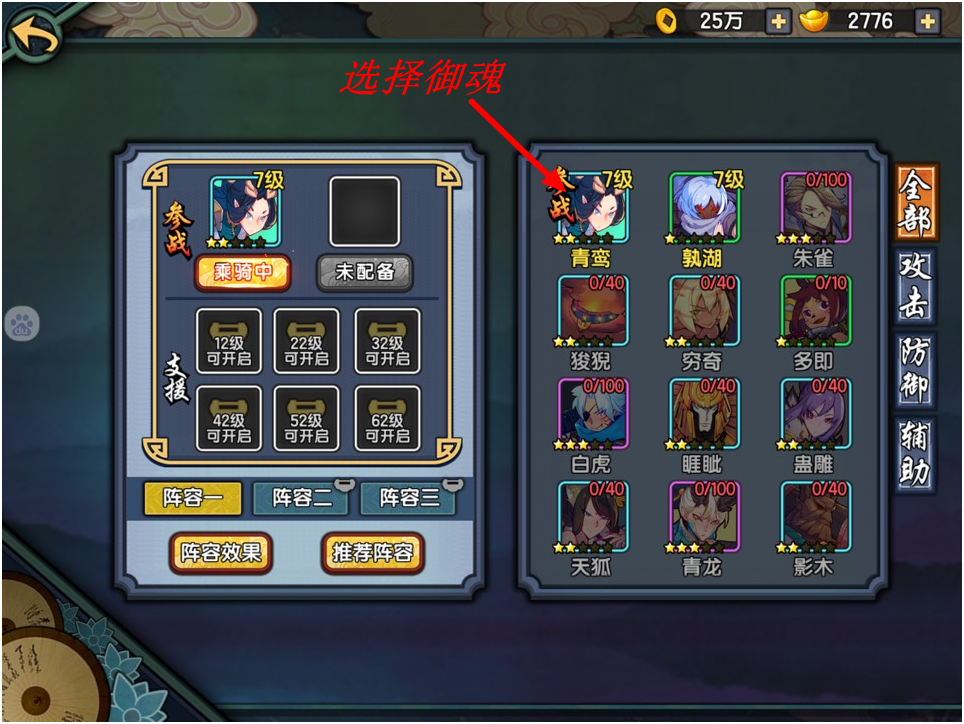The height and width of the screenshot is (724, 964).
Task: Switch to the 阵容一 lineup tab
Action: tap(193, 497)
